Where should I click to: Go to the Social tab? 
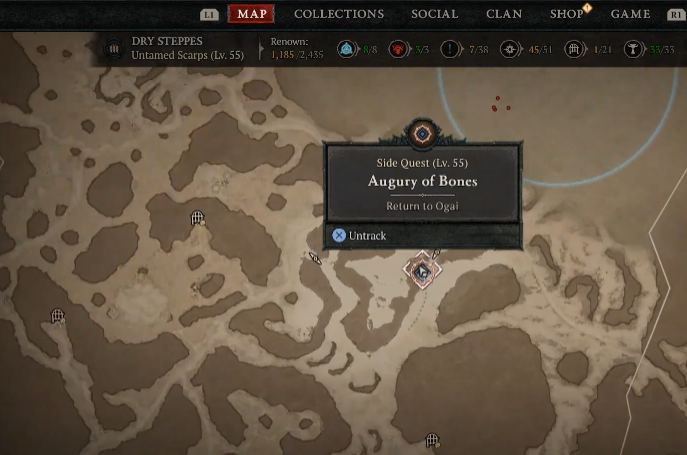tap(435, 14)
